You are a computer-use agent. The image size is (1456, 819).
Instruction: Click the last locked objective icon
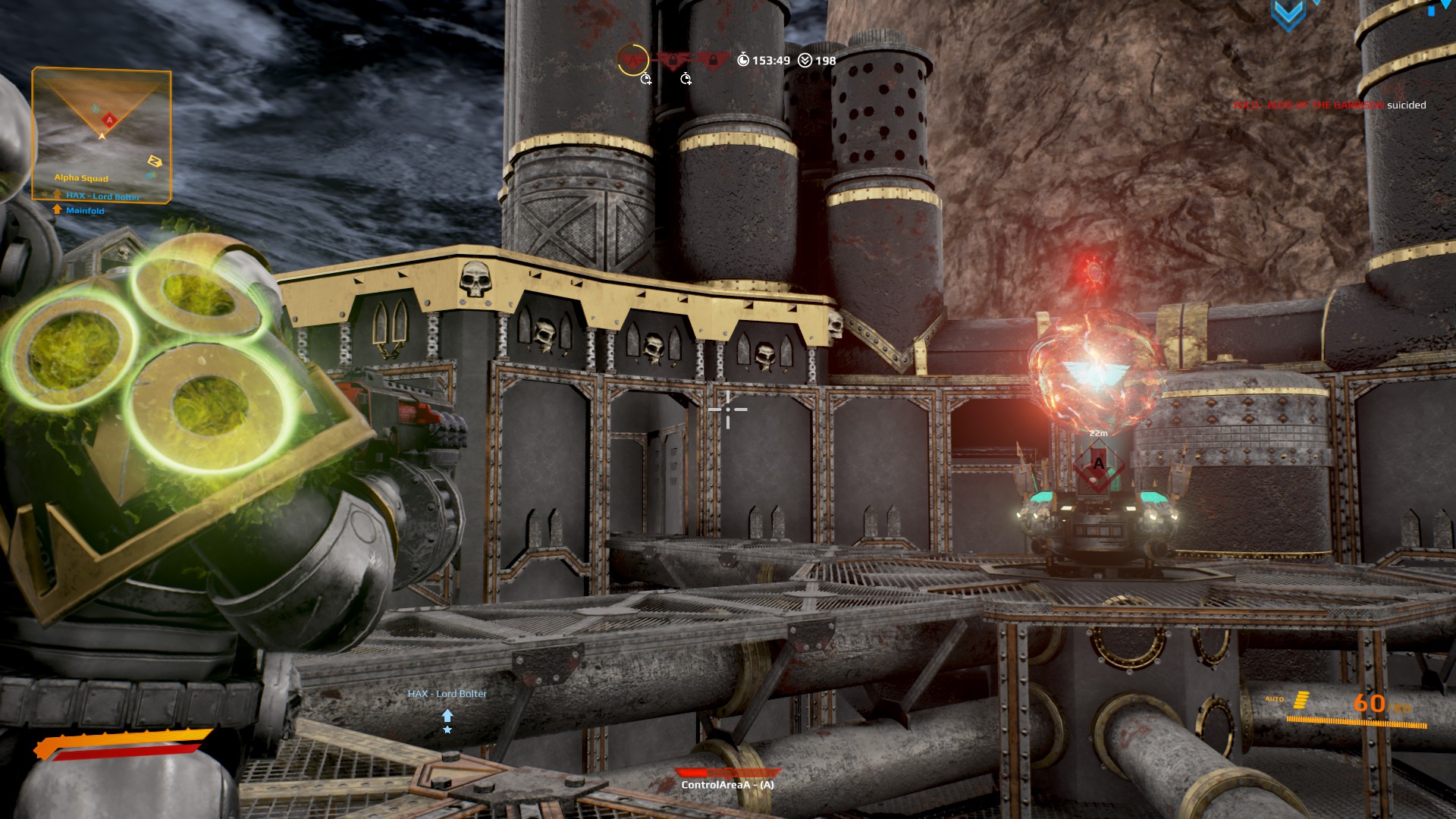[712, 60]
